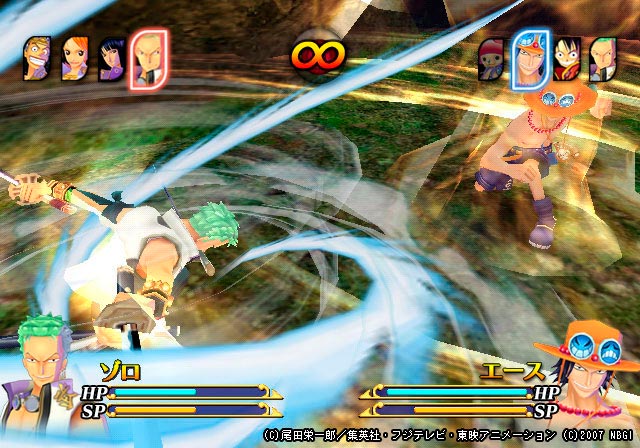Select the Zoro icon next to Luffy
Screen dimensions: 640x448
pos(600,59)
